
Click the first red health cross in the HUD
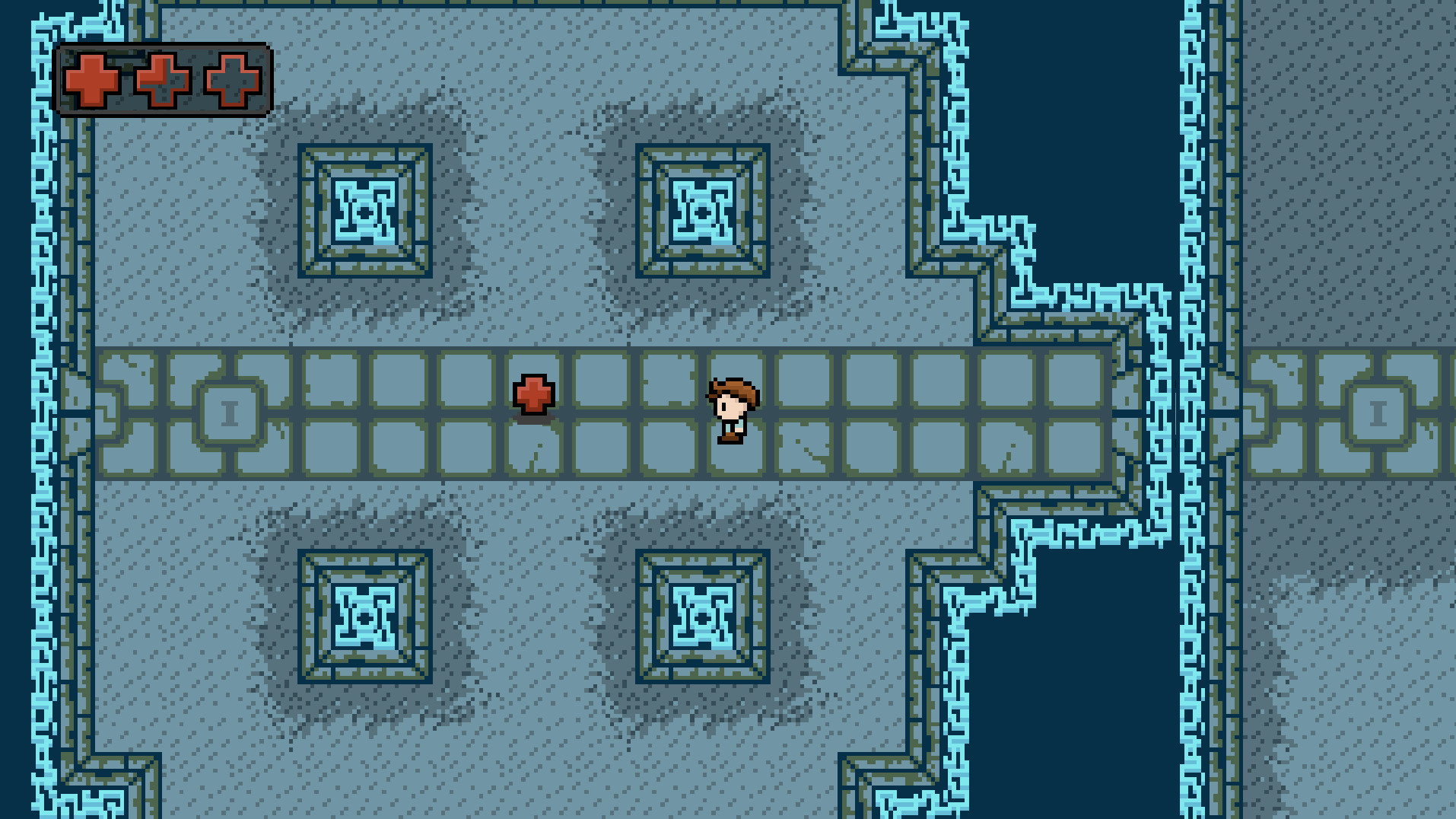coord(91,80)
